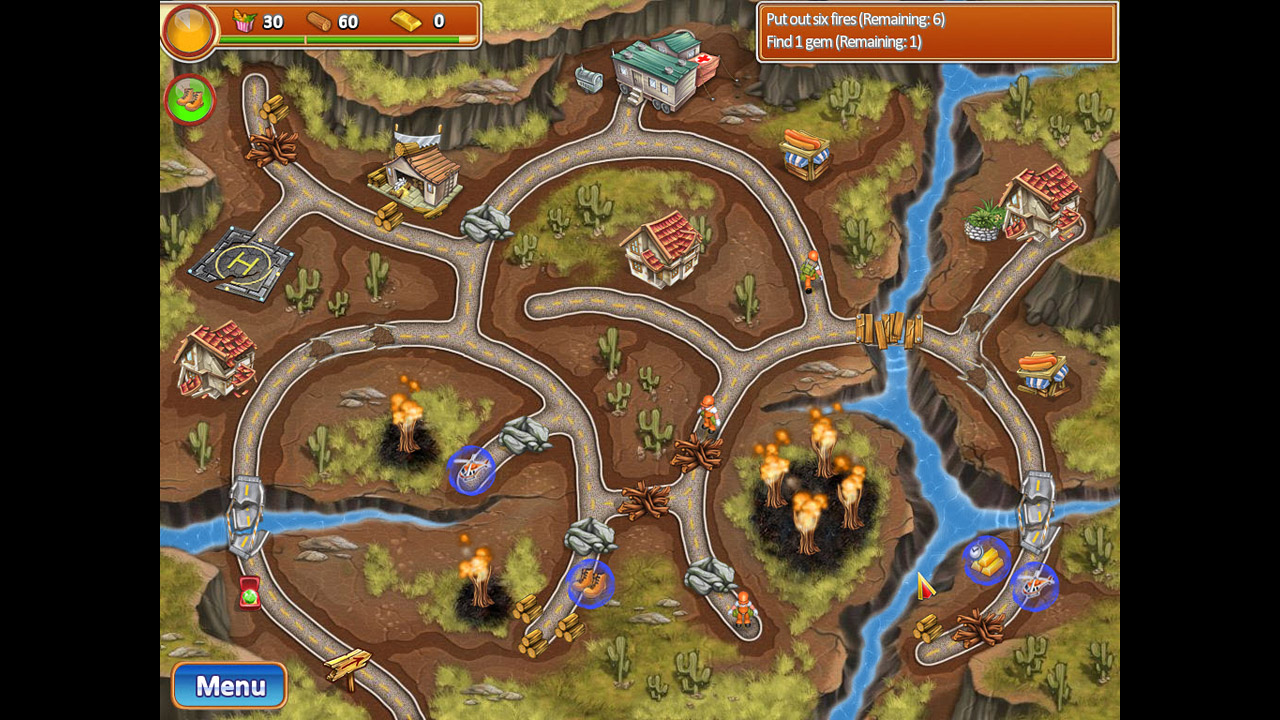1280x720 pixels.
Task: Click the helicopter landing pad
Action: [x=245, y=267]
